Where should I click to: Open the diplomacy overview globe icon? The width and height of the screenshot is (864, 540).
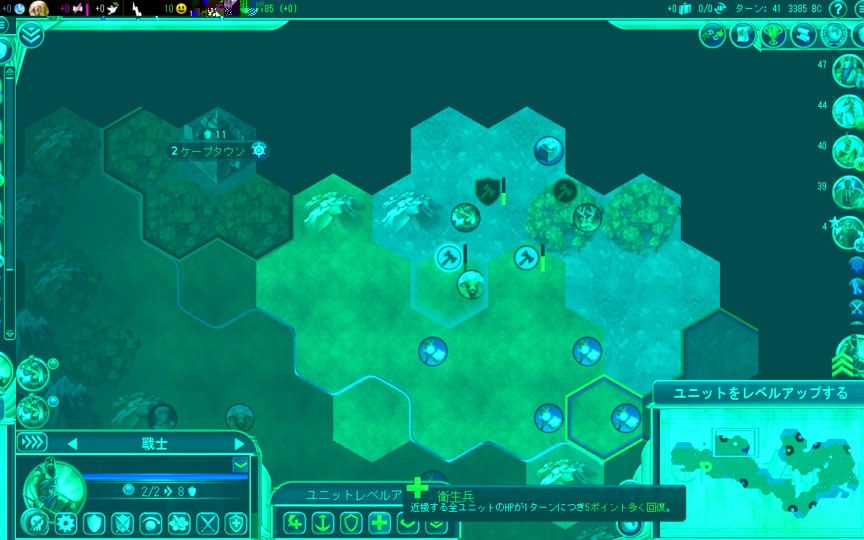[834, 35]
